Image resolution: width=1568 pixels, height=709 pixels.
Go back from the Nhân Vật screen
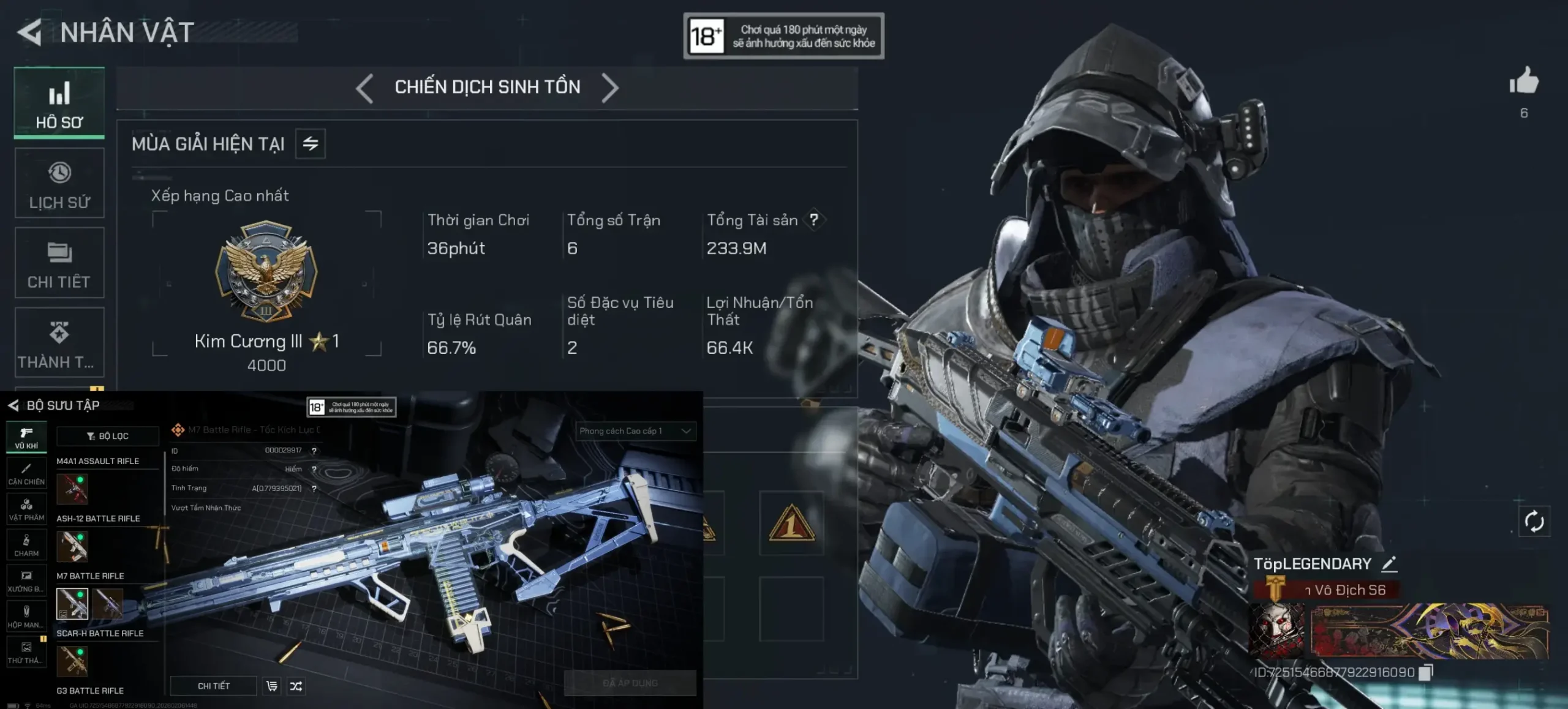[x=29, y=32]
